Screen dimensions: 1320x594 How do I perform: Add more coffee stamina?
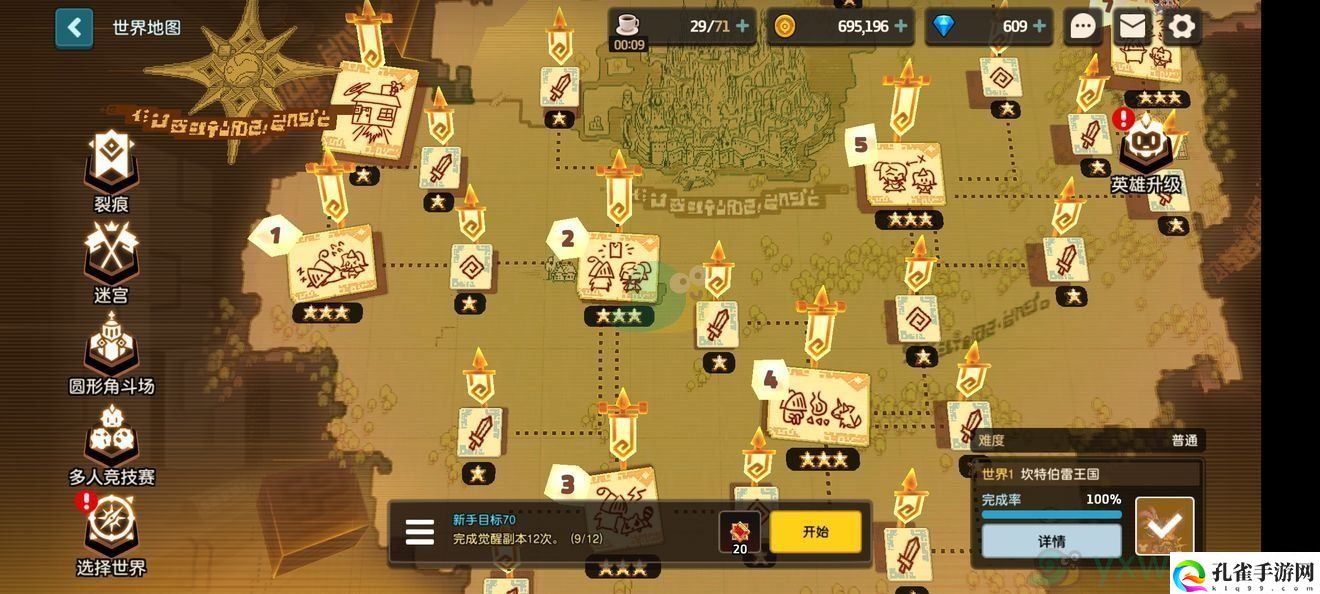pyautogui.click(x=742, y=27)
